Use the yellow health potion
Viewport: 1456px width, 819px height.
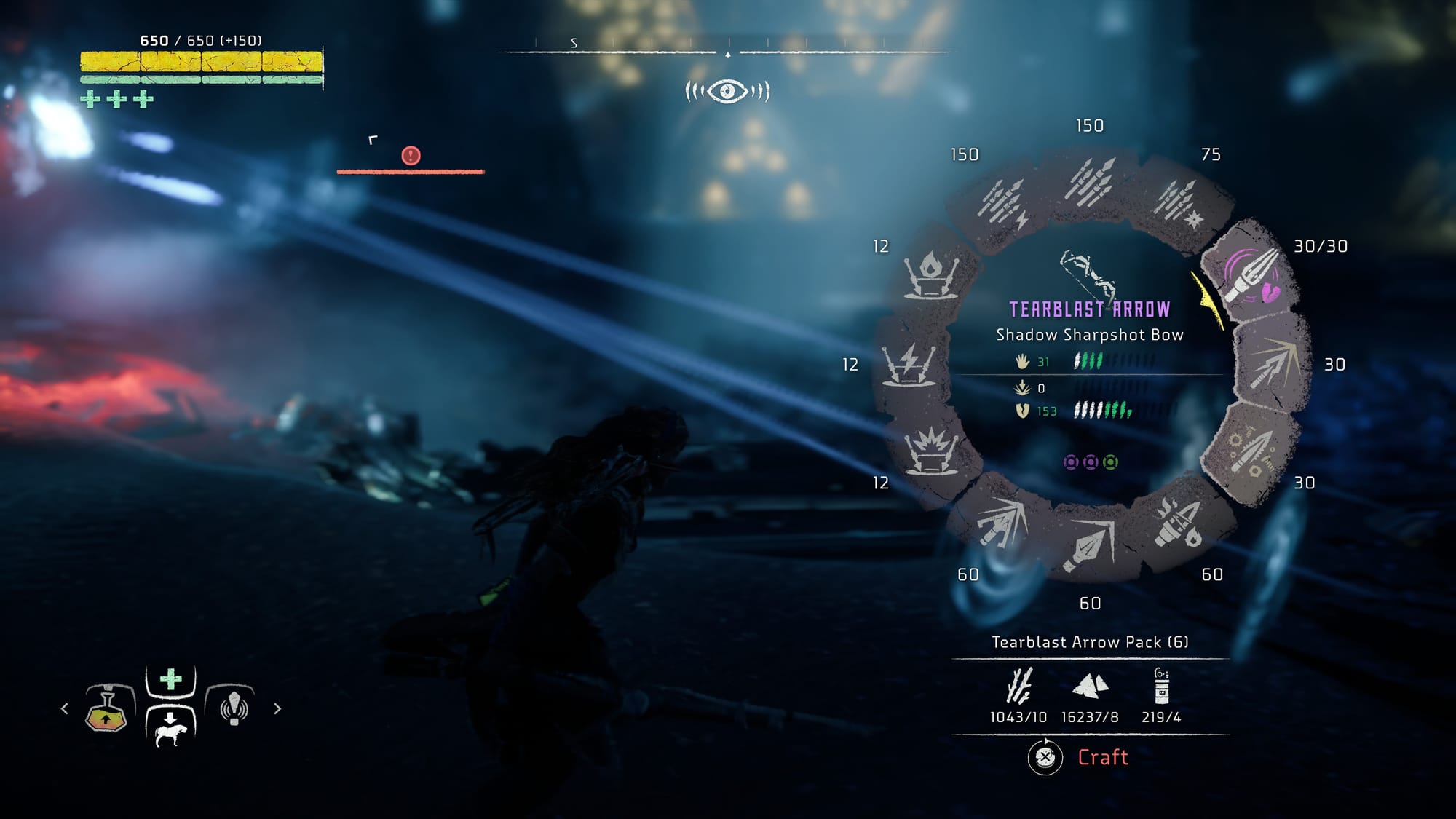pos(107,708)
